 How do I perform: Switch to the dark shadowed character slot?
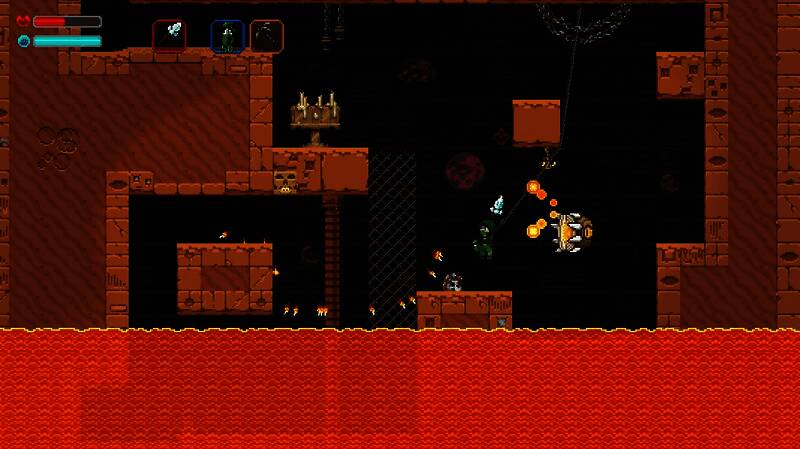point(266,36)
